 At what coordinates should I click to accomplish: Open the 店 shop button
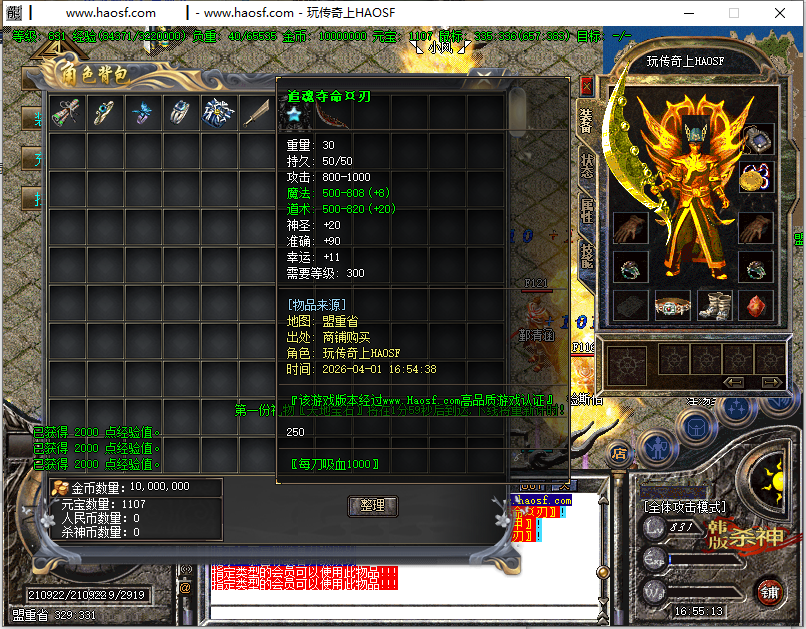coord(618,454)
